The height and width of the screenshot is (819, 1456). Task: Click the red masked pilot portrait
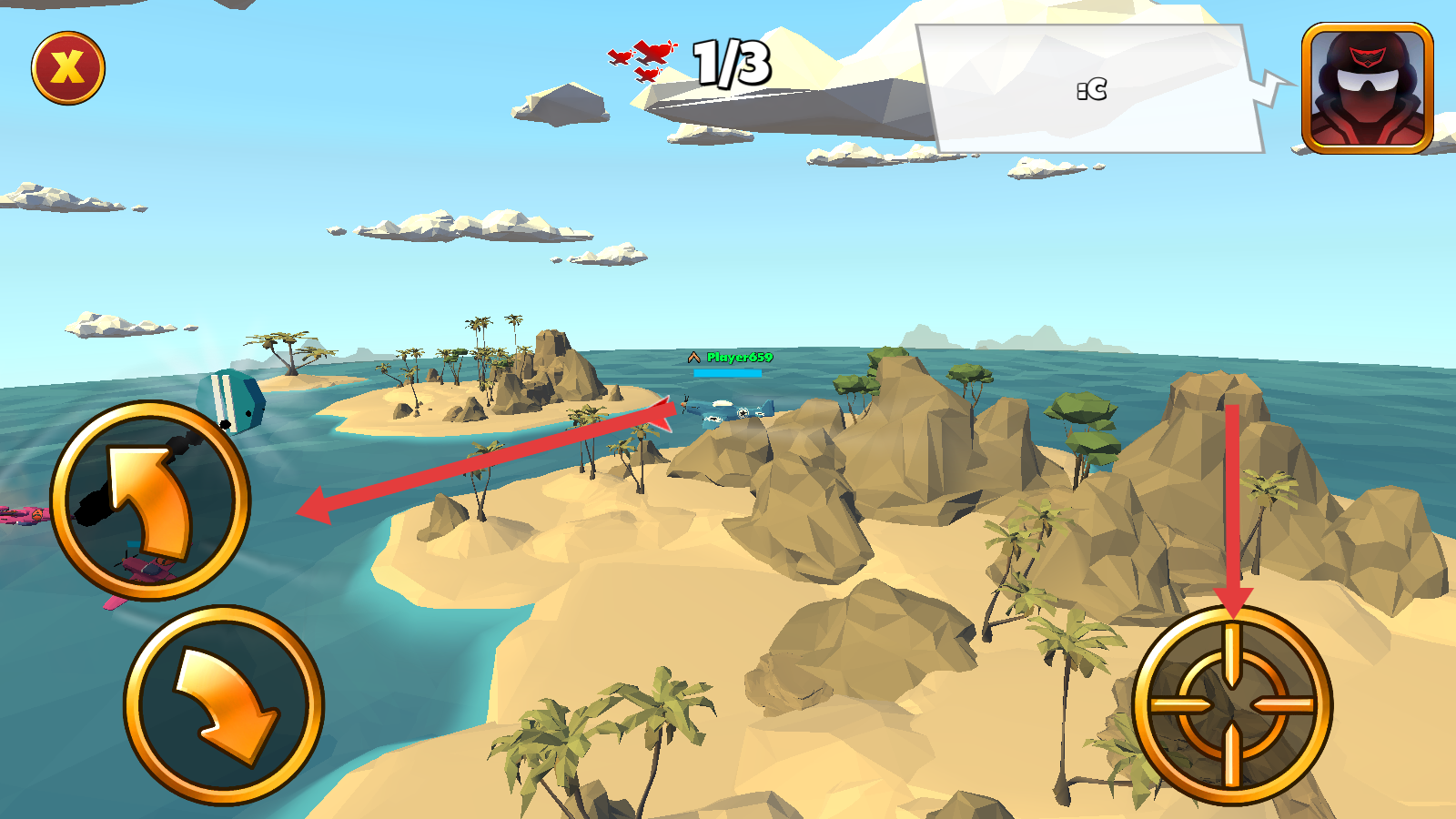1367,87
